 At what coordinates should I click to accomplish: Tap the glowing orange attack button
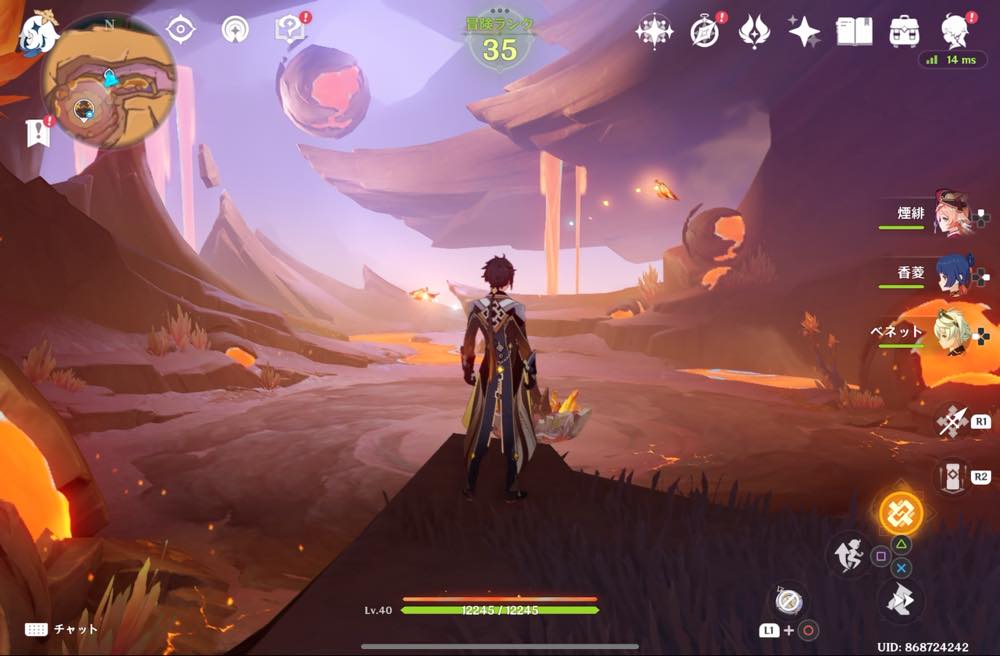point(900,514)
